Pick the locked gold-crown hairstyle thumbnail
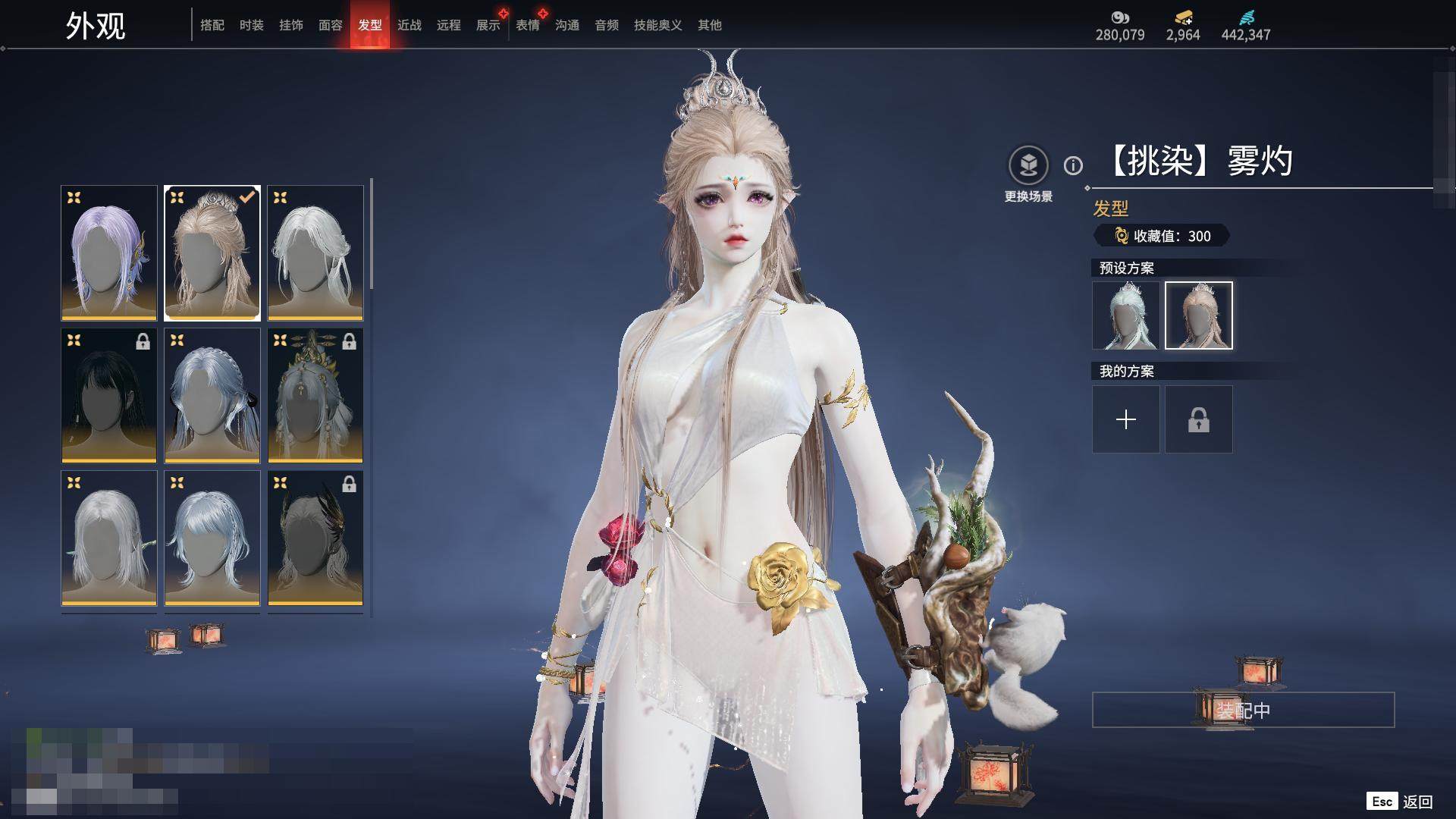This screenshot has width=1456, height=819. (315, 395)
